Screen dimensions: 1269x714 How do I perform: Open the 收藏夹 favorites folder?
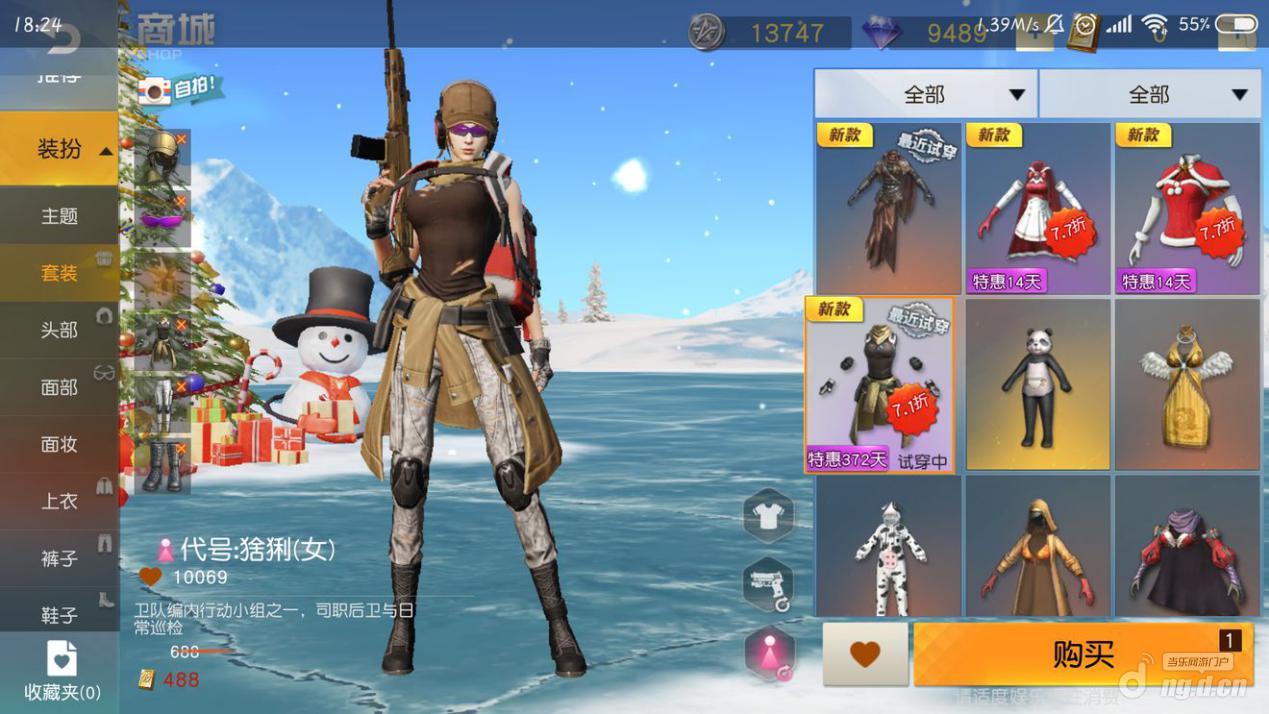click(x=61, y=670)
